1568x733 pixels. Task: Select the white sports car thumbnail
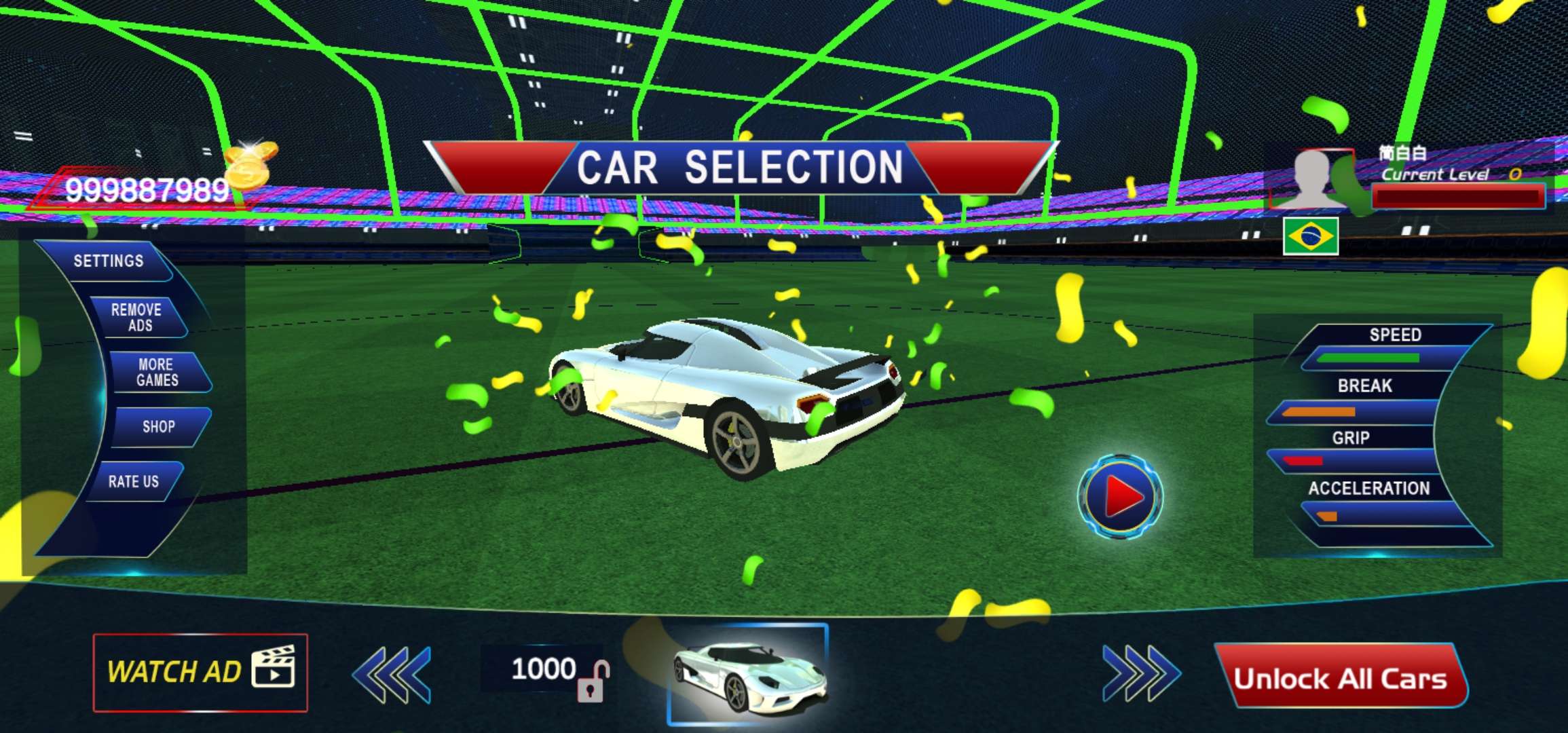748,674
